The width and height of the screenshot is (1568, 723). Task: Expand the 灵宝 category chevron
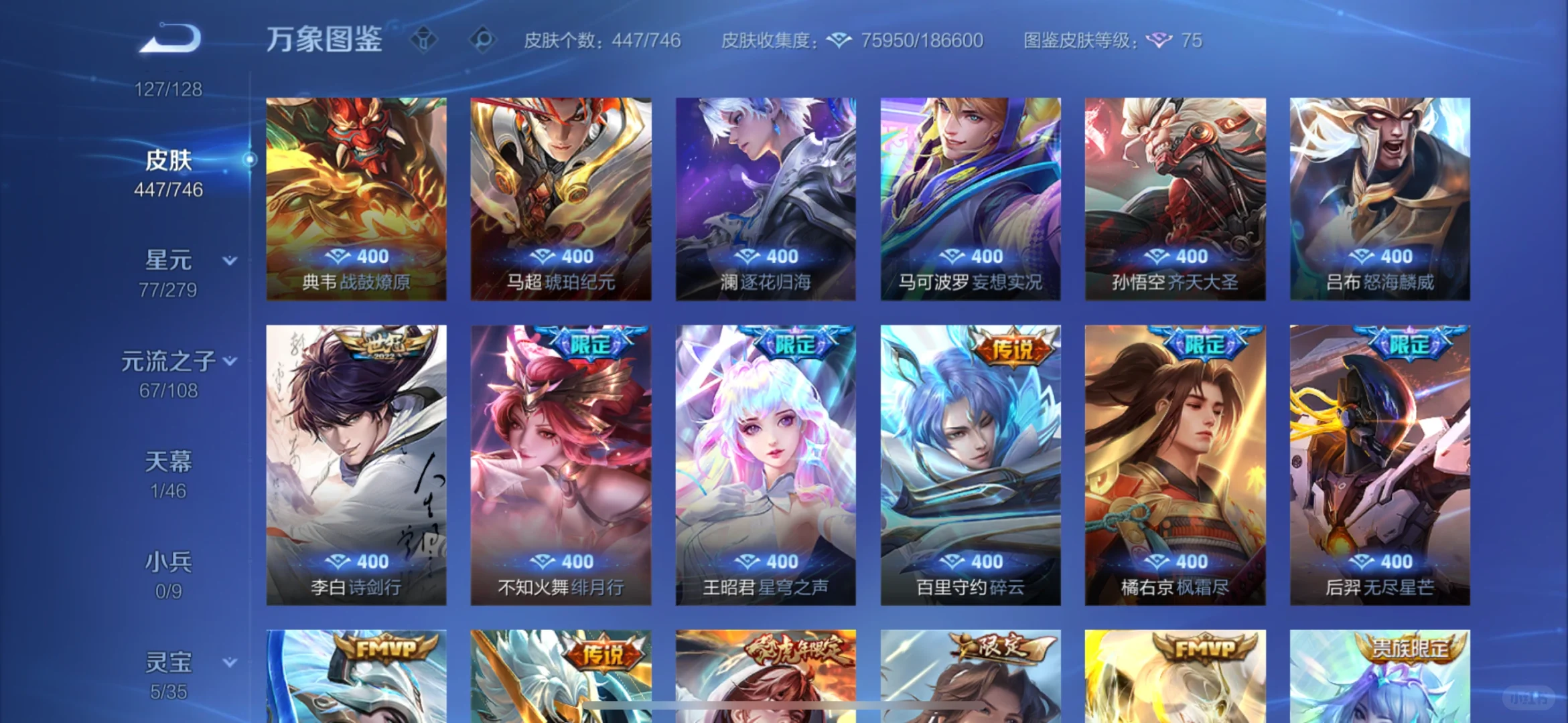point(228,663)
